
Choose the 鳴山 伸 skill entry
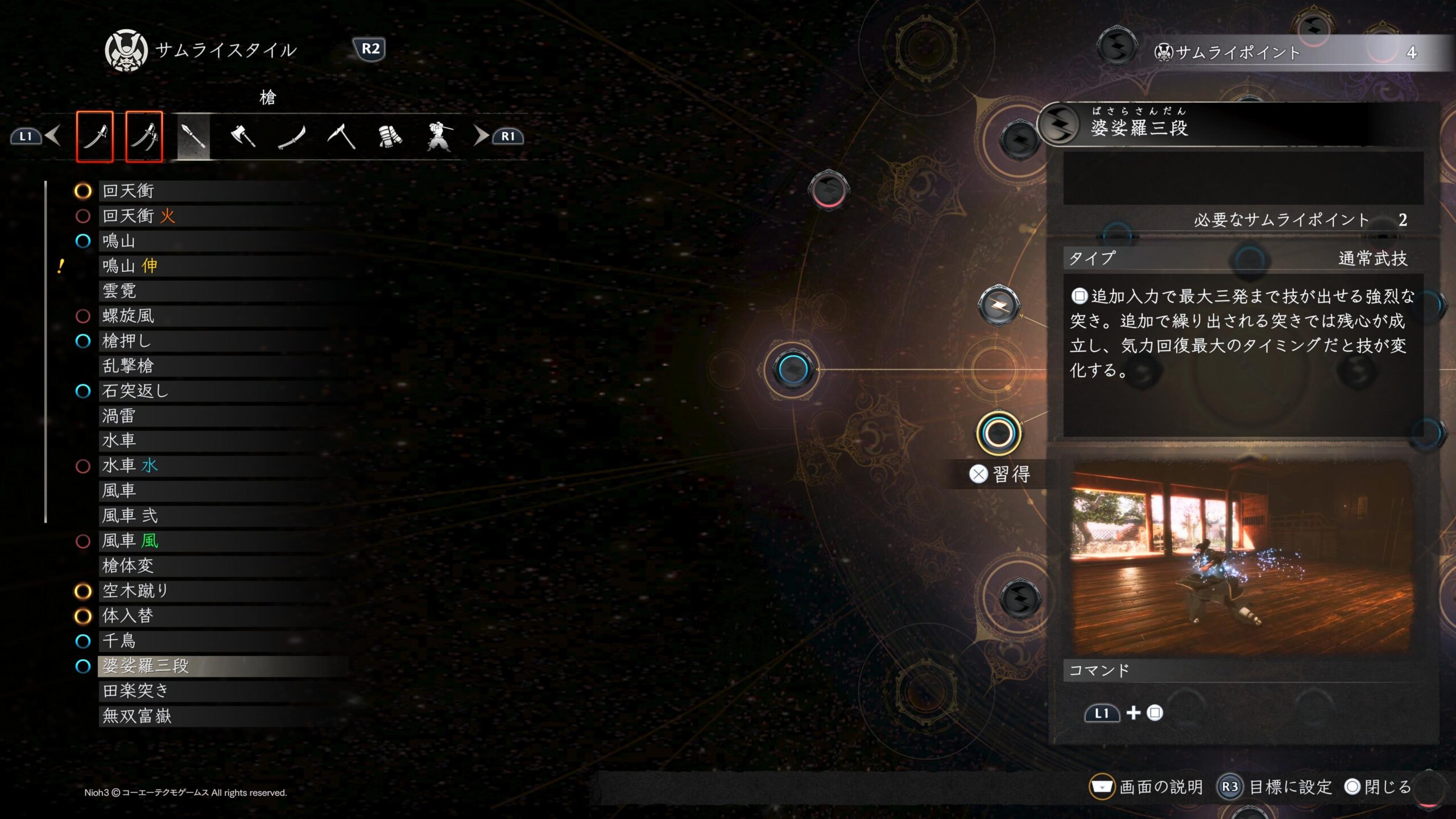click(x=130, y=266)
